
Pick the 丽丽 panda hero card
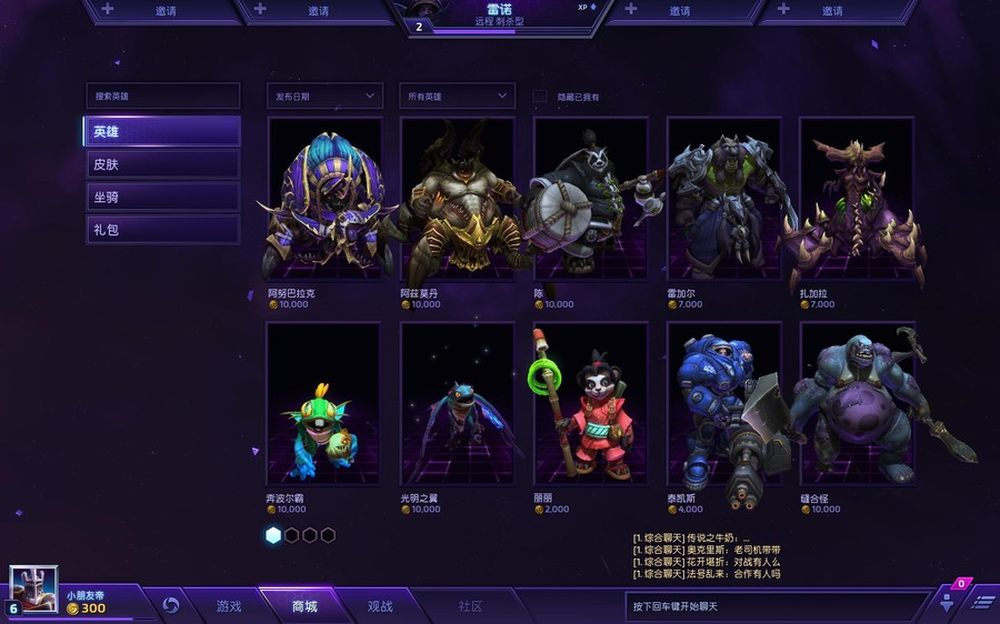tap(590, 403)
